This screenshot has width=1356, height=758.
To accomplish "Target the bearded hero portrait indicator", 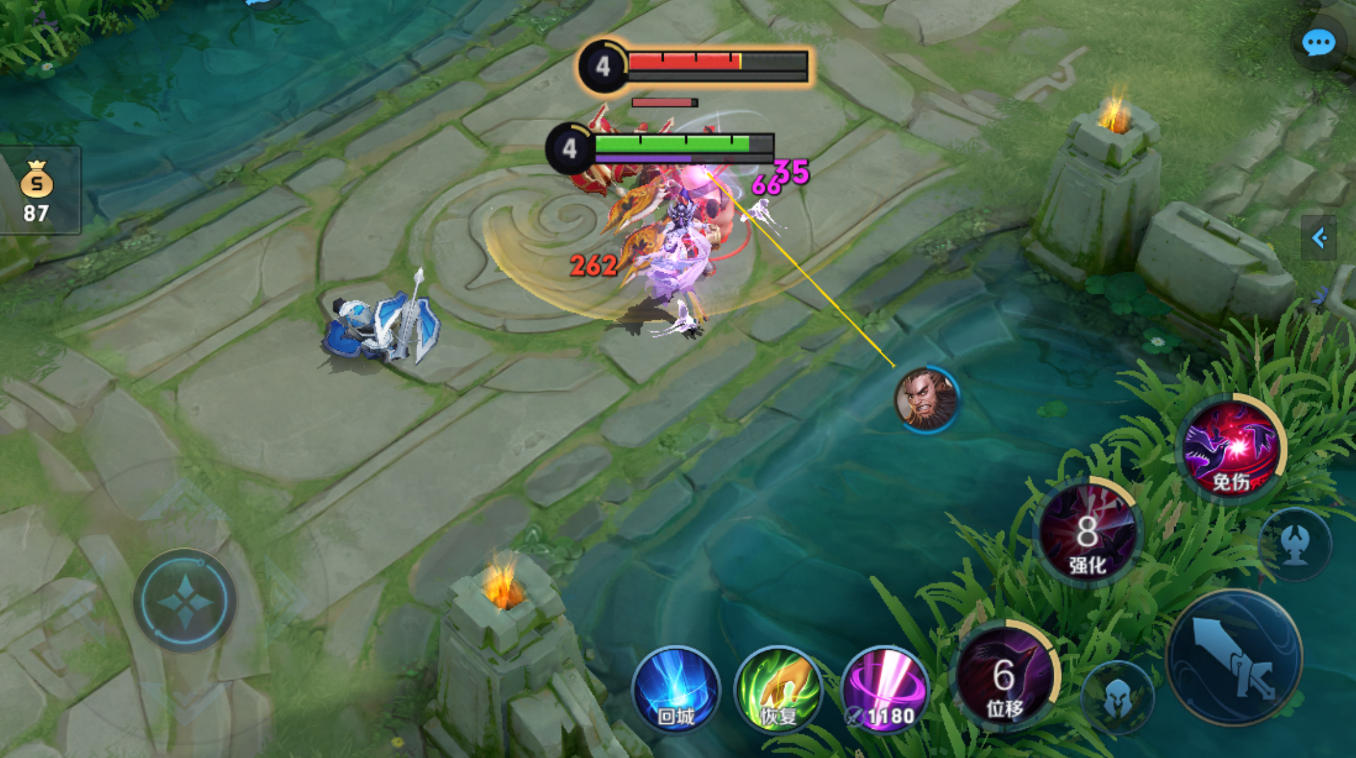I will click(927, 399).
